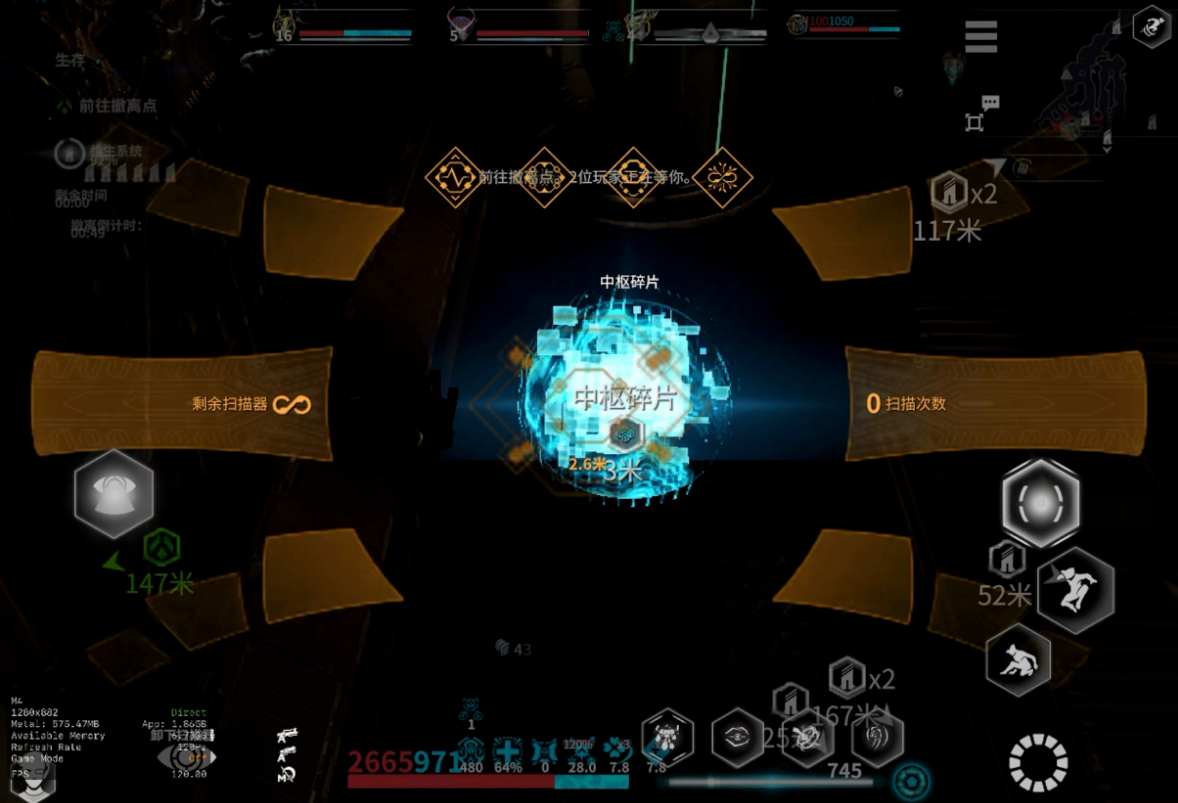
Task: Tap the jumping figure hexagon button
Action: click(x=1075, y=589)
